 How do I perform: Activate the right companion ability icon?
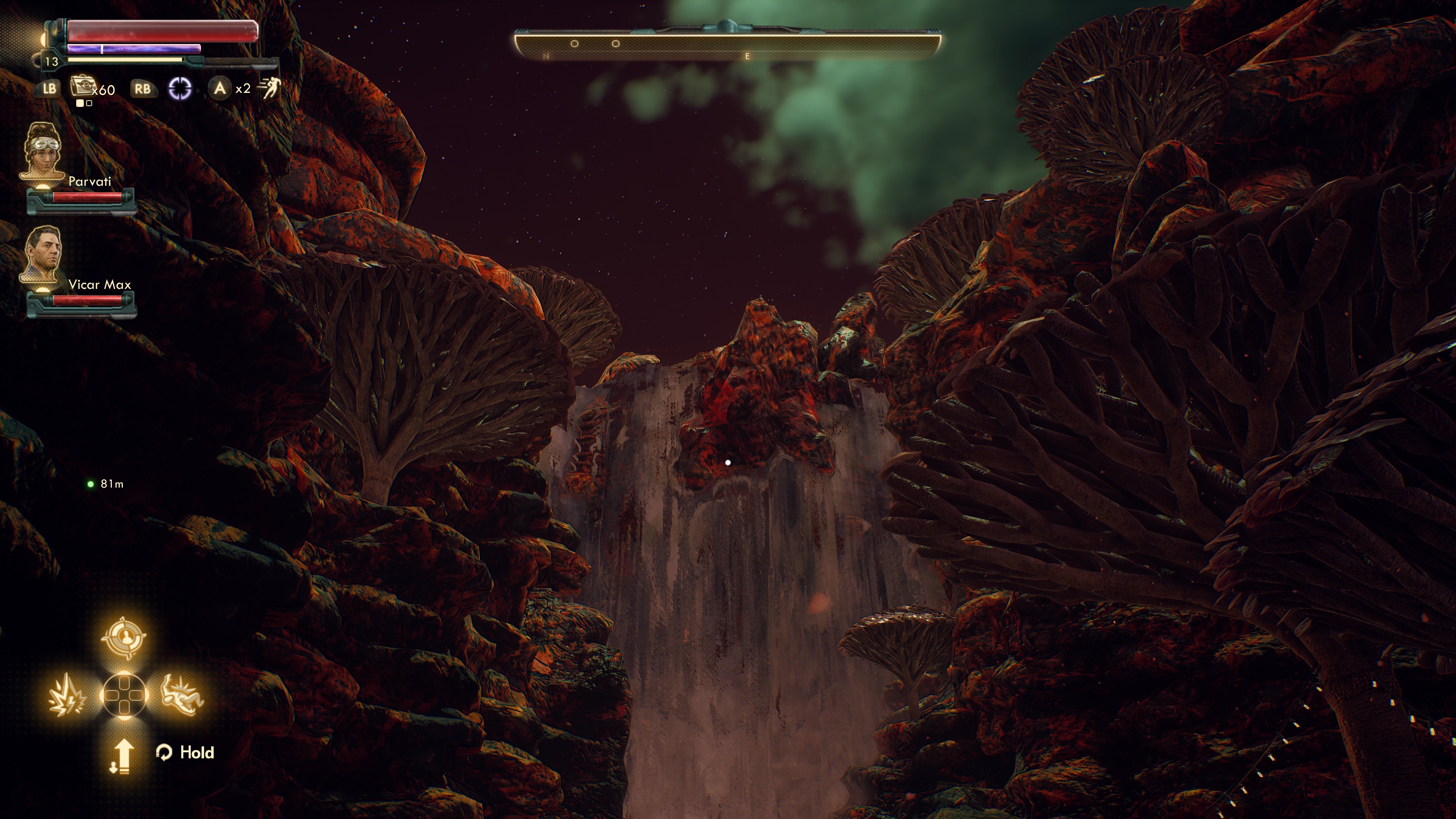coord(182,694)
